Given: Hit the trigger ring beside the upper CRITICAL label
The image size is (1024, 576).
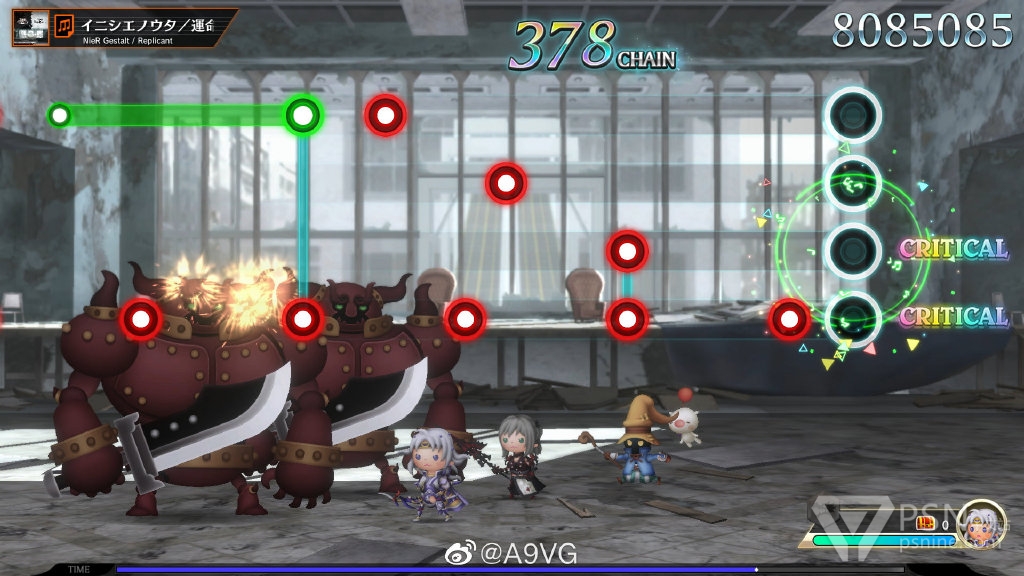Looking at the screenshot, I should click(x=852, y=249).
